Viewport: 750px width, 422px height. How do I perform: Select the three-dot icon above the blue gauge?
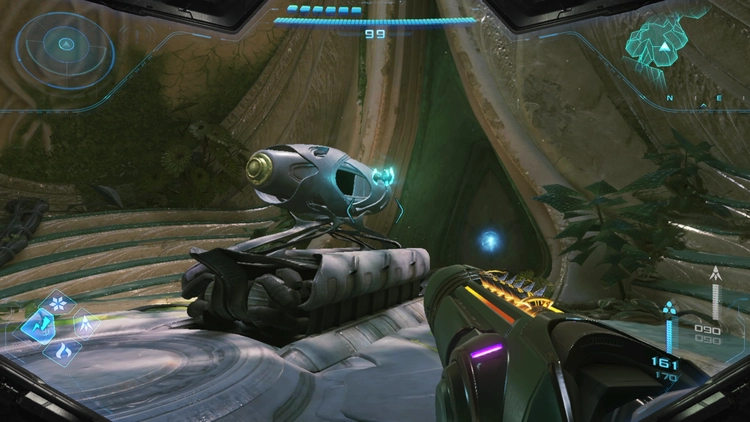coord(668,307)
